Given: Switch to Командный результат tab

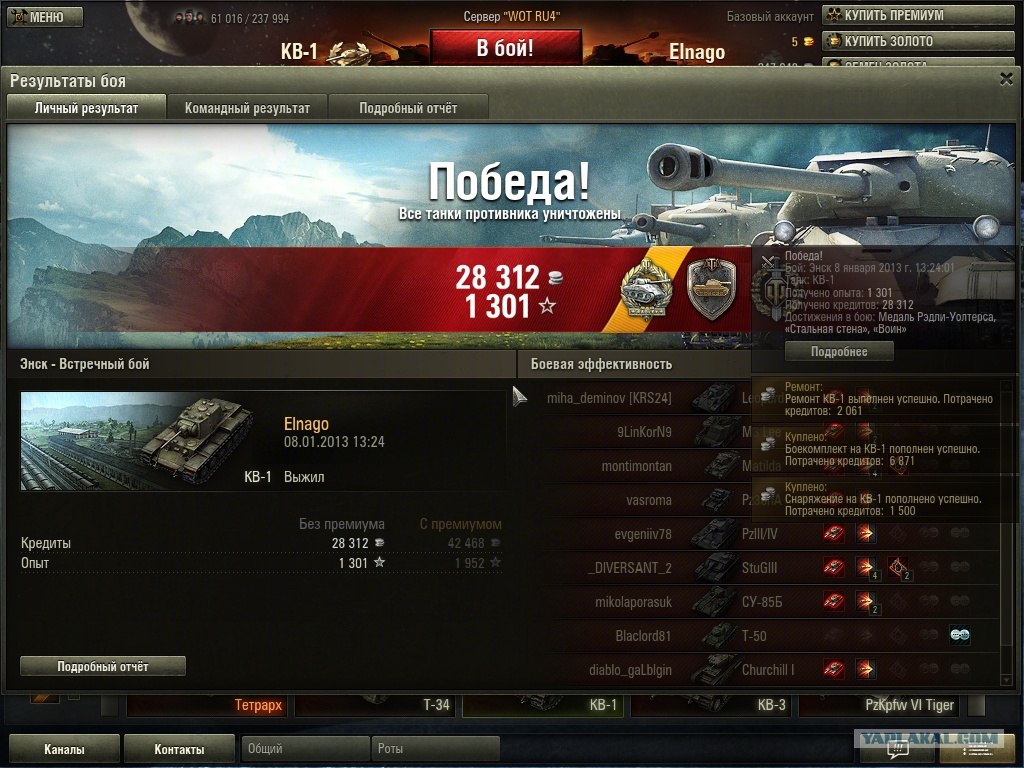Looking at the screenshot, I should pos(247,108).
